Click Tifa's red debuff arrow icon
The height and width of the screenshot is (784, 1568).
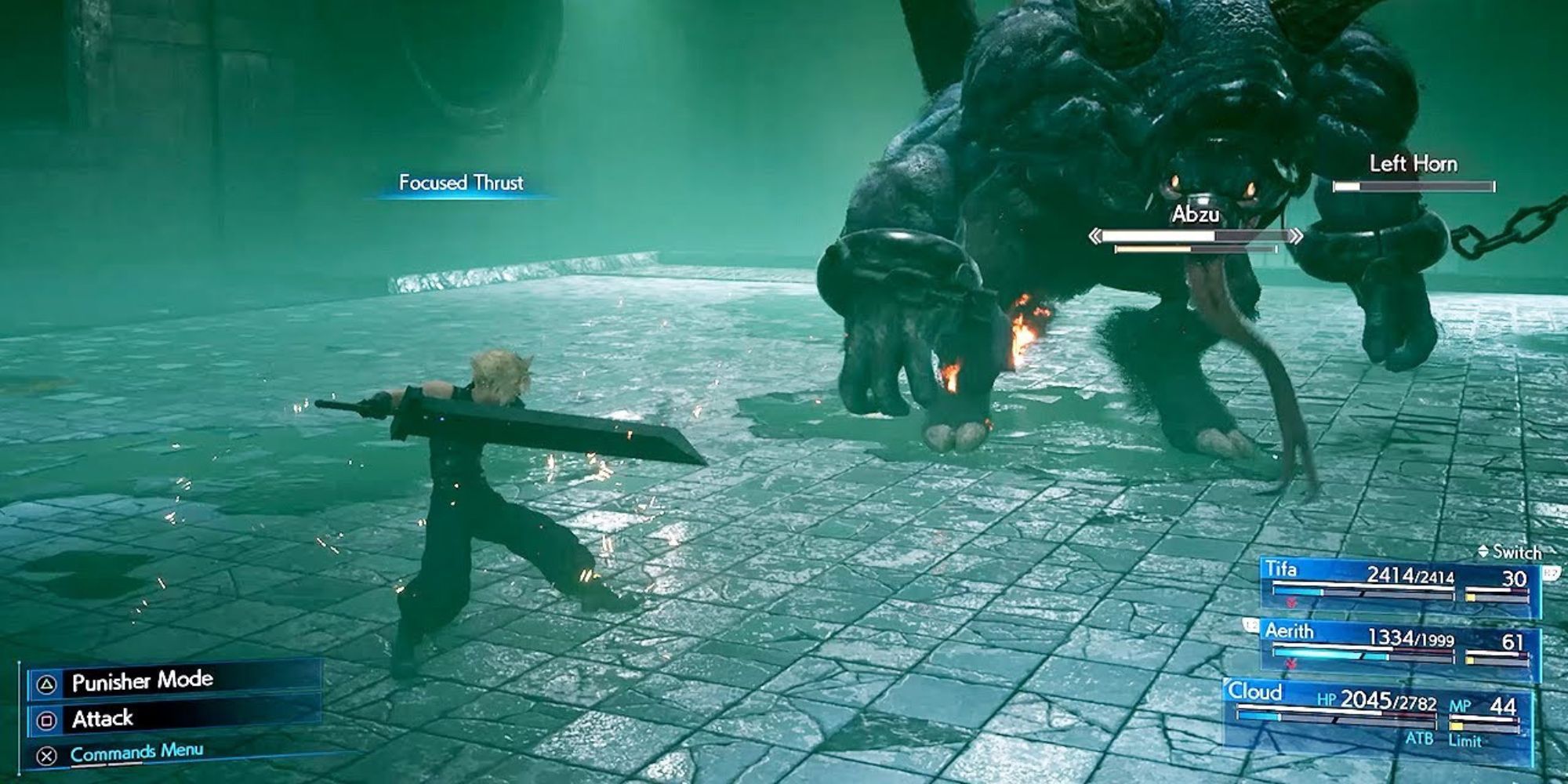(x=1290, y=602)
